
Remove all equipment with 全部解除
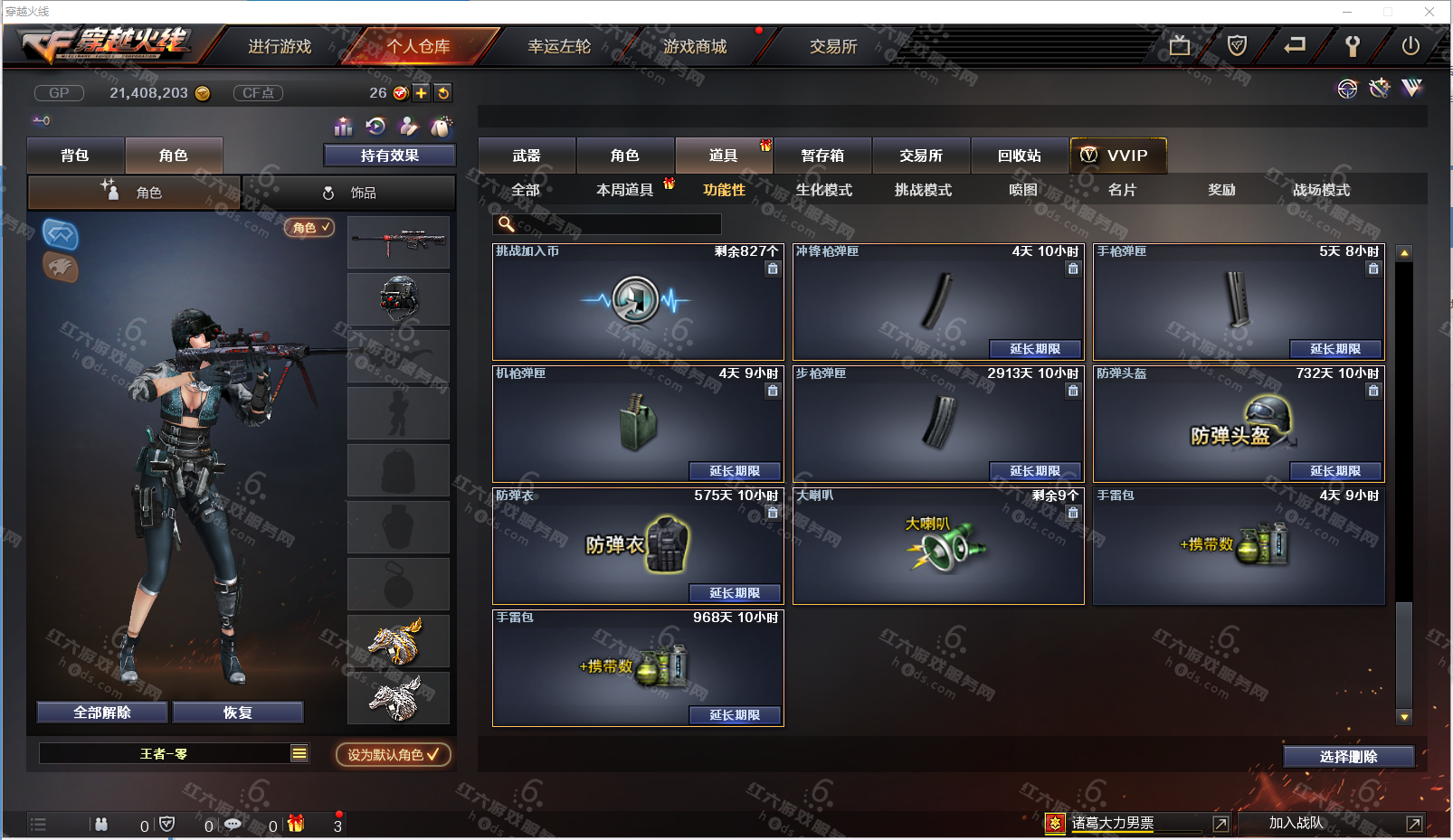point(102,713)
